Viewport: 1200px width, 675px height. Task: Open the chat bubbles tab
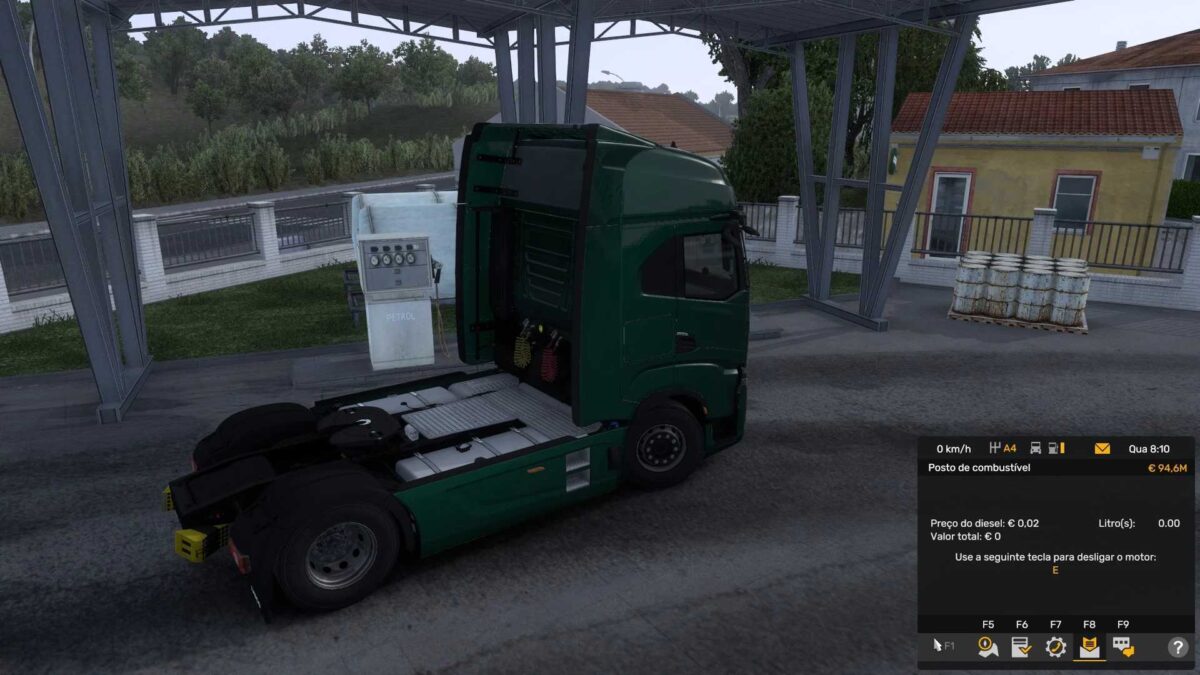point(1123,647)
